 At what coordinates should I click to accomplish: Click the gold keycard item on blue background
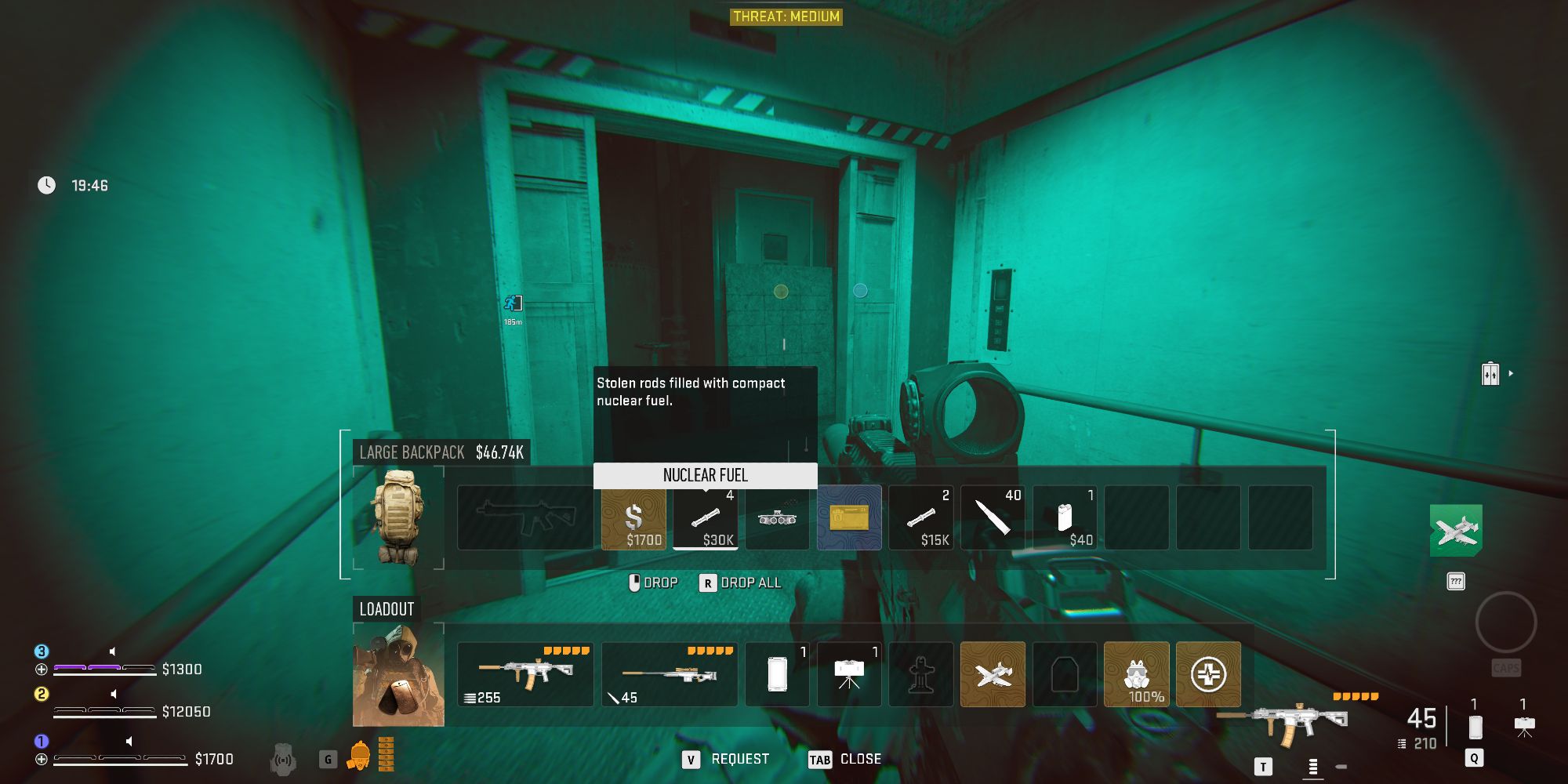coord(849,517)
